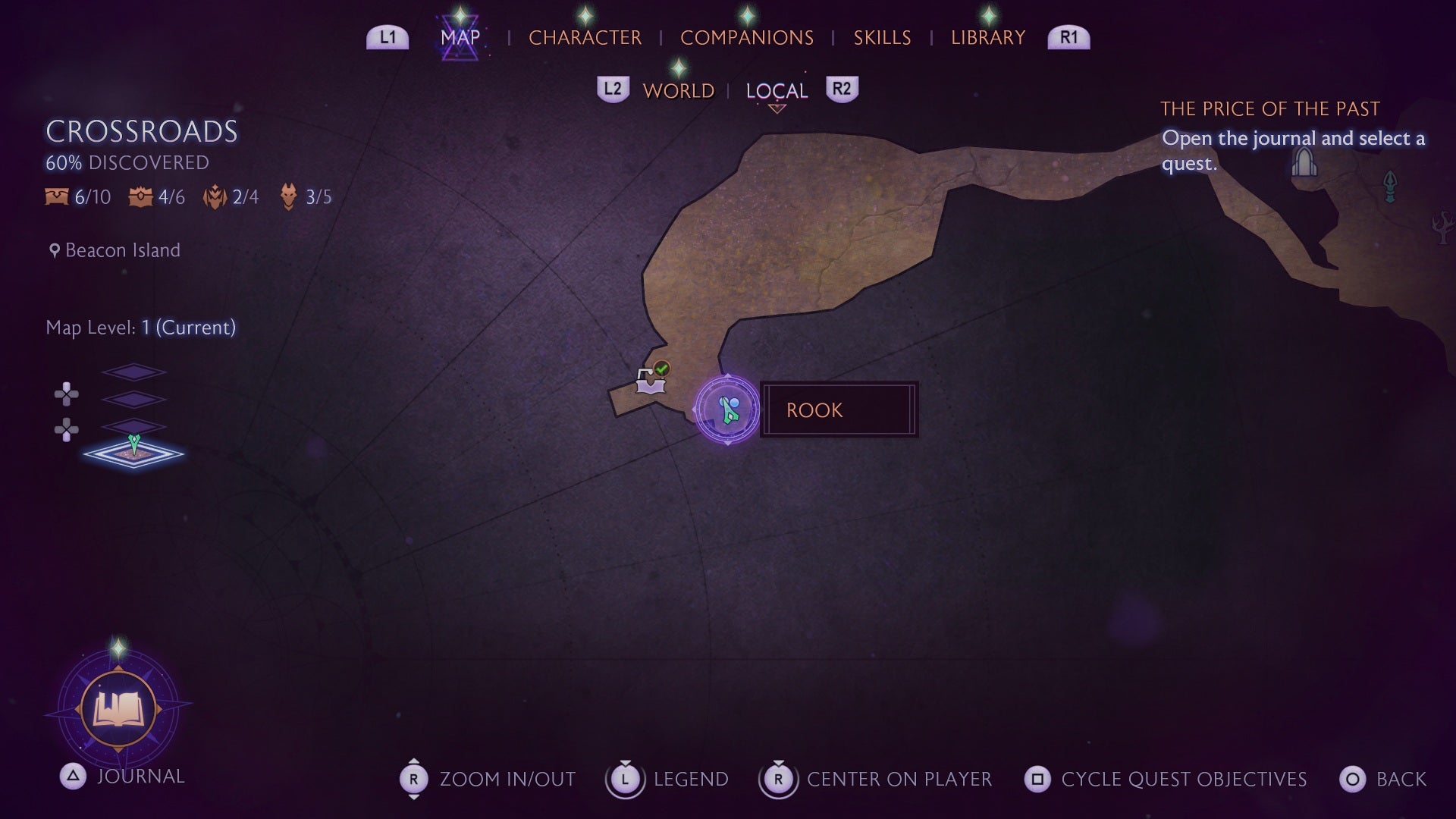
Task: Open the COMPANIONS screen
Action: pos(747,37)
